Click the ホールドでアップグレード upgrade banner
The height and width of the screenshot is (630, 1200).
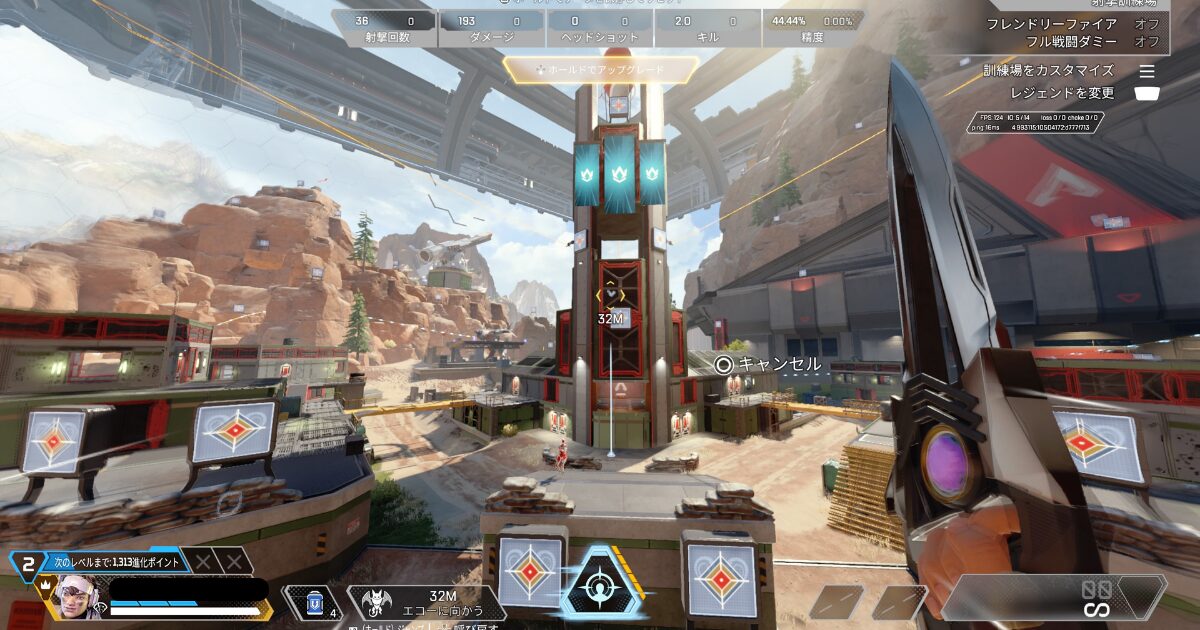600,70
